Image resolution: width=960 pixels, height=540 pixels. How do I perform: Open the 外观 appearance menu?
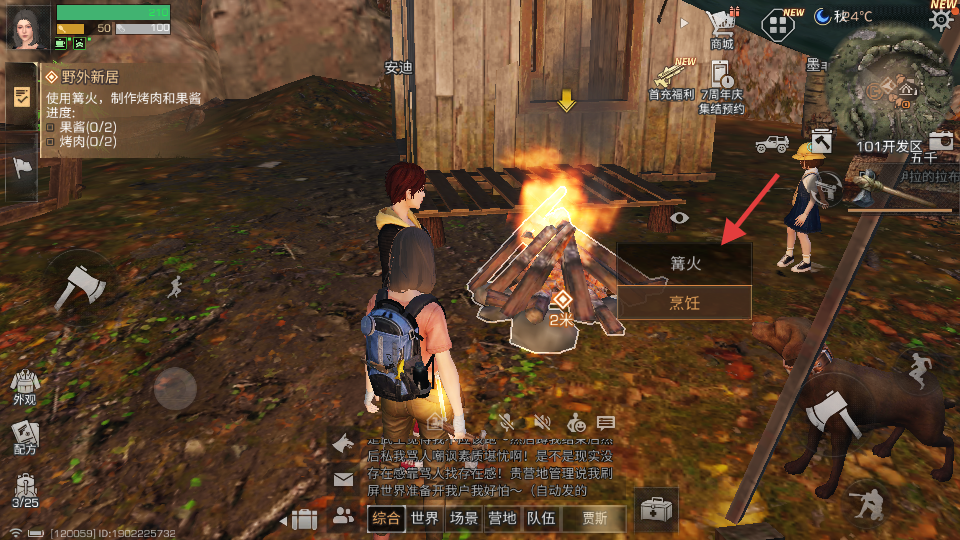24,385
